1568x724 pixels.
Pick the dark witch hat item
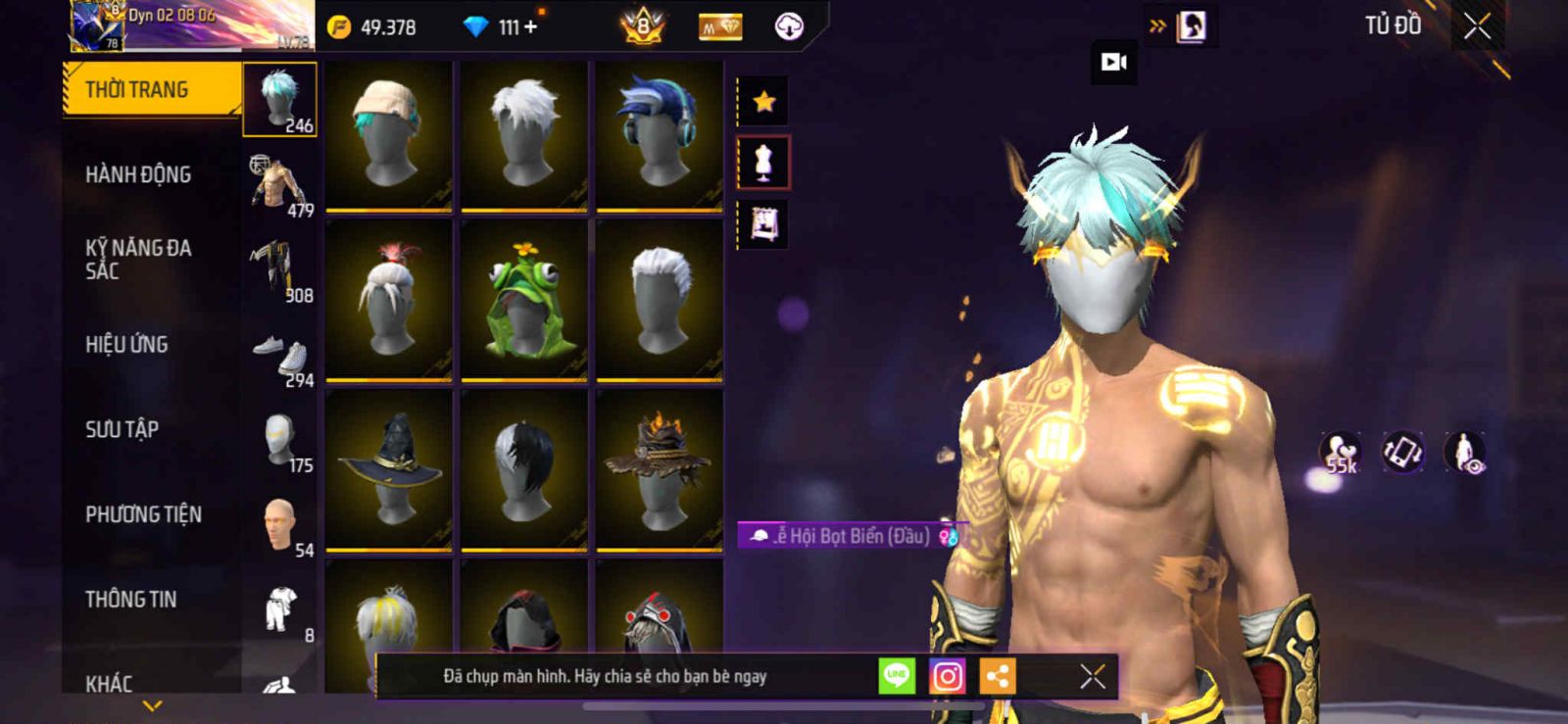(x=388, y=469)
